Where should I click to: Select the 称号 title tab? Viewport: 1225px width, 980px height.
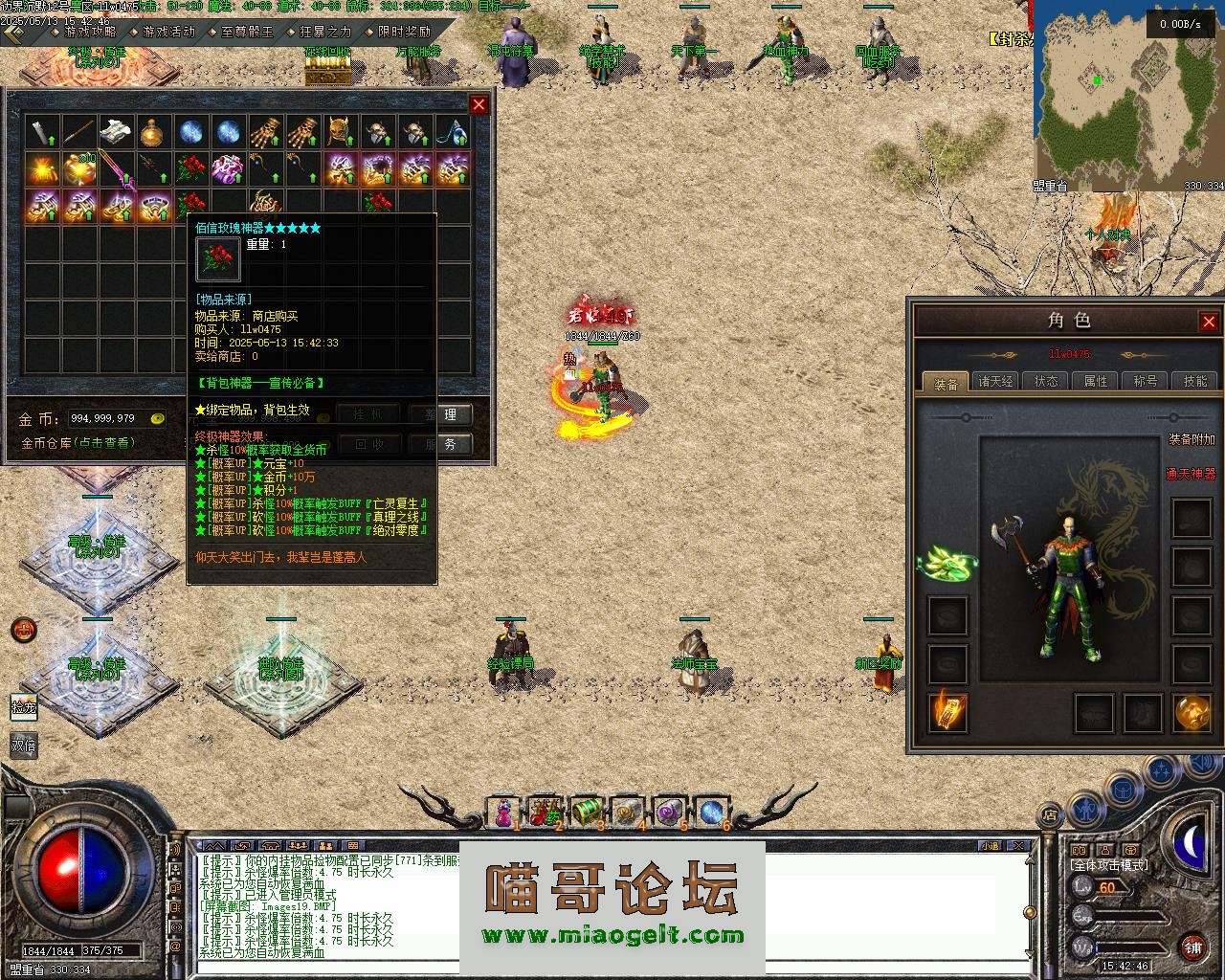pos(1146,381)
